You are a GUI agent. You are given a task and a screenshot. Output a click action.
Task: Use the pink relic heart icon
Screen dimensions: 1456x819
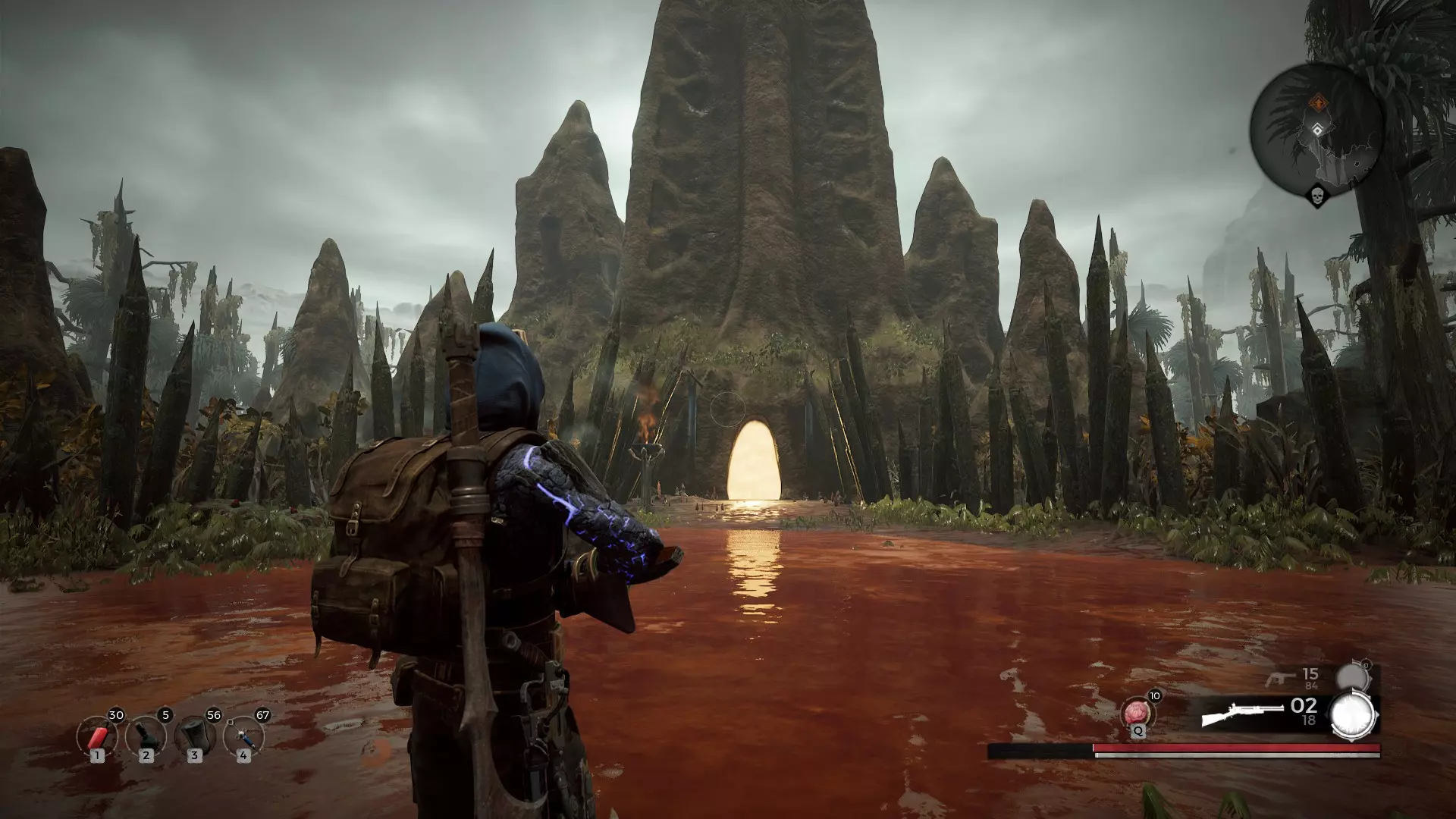1137,713
